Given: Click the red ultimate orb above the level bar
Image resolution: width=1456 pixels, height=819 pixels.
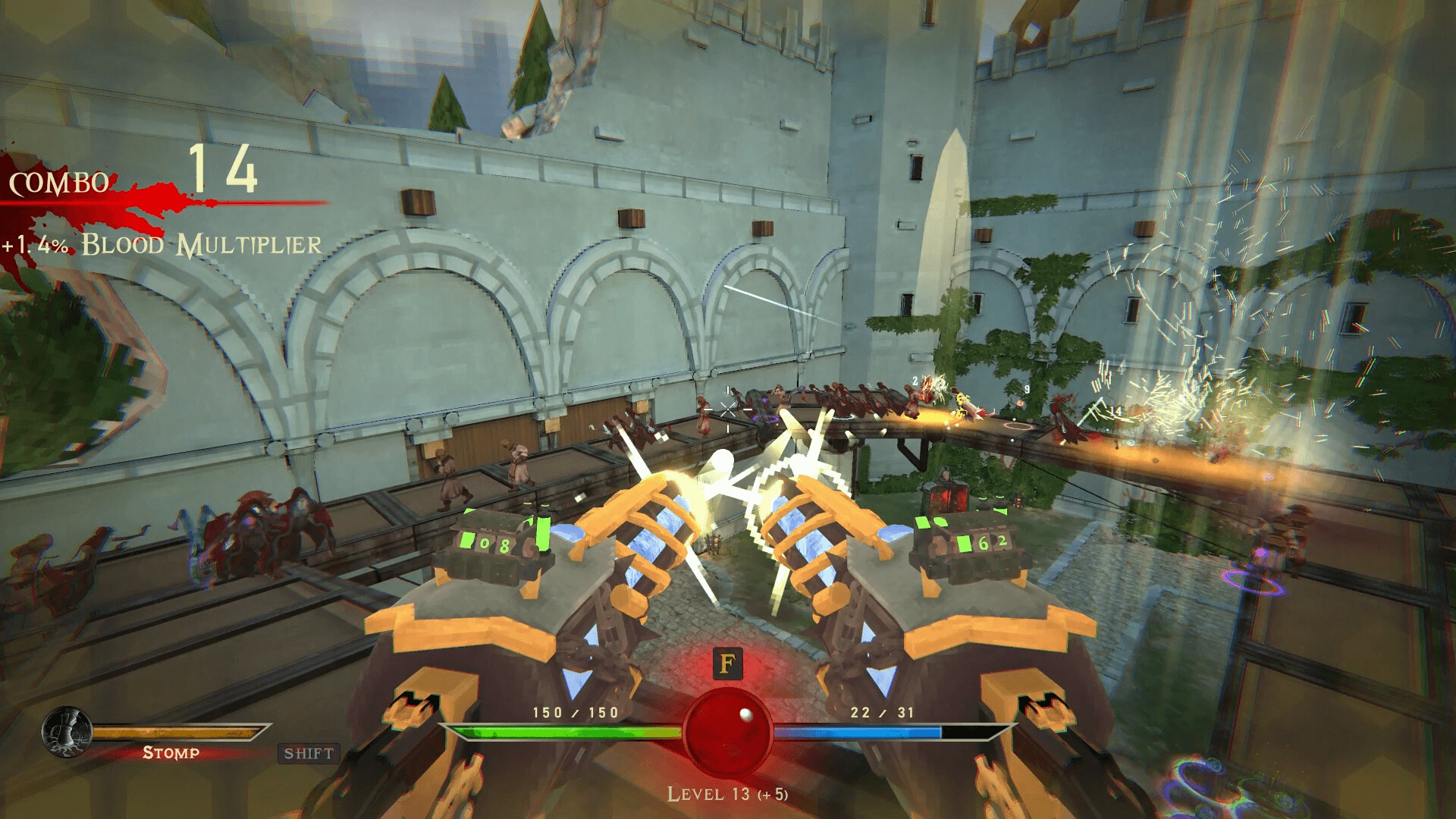Looking at the screenshot, I should coord(727,732).
